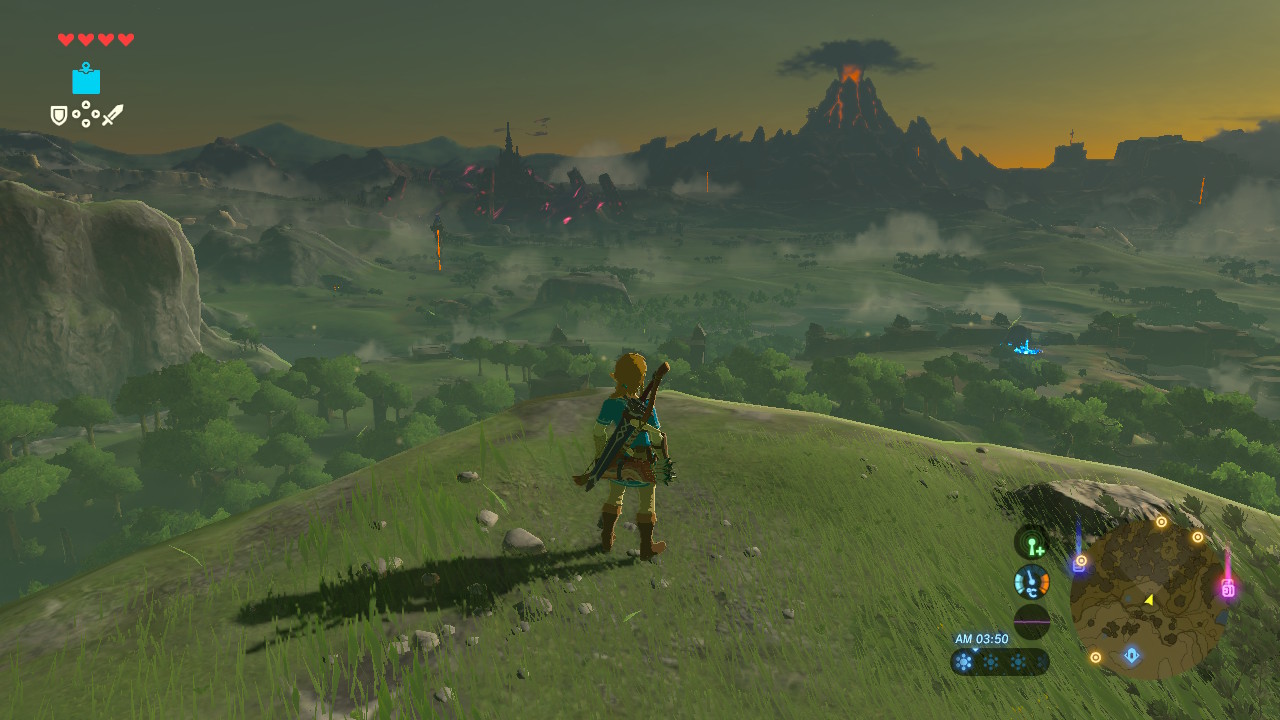Open the temperature gauge indicator
1280x720 pixels.
coord(1032,583)
